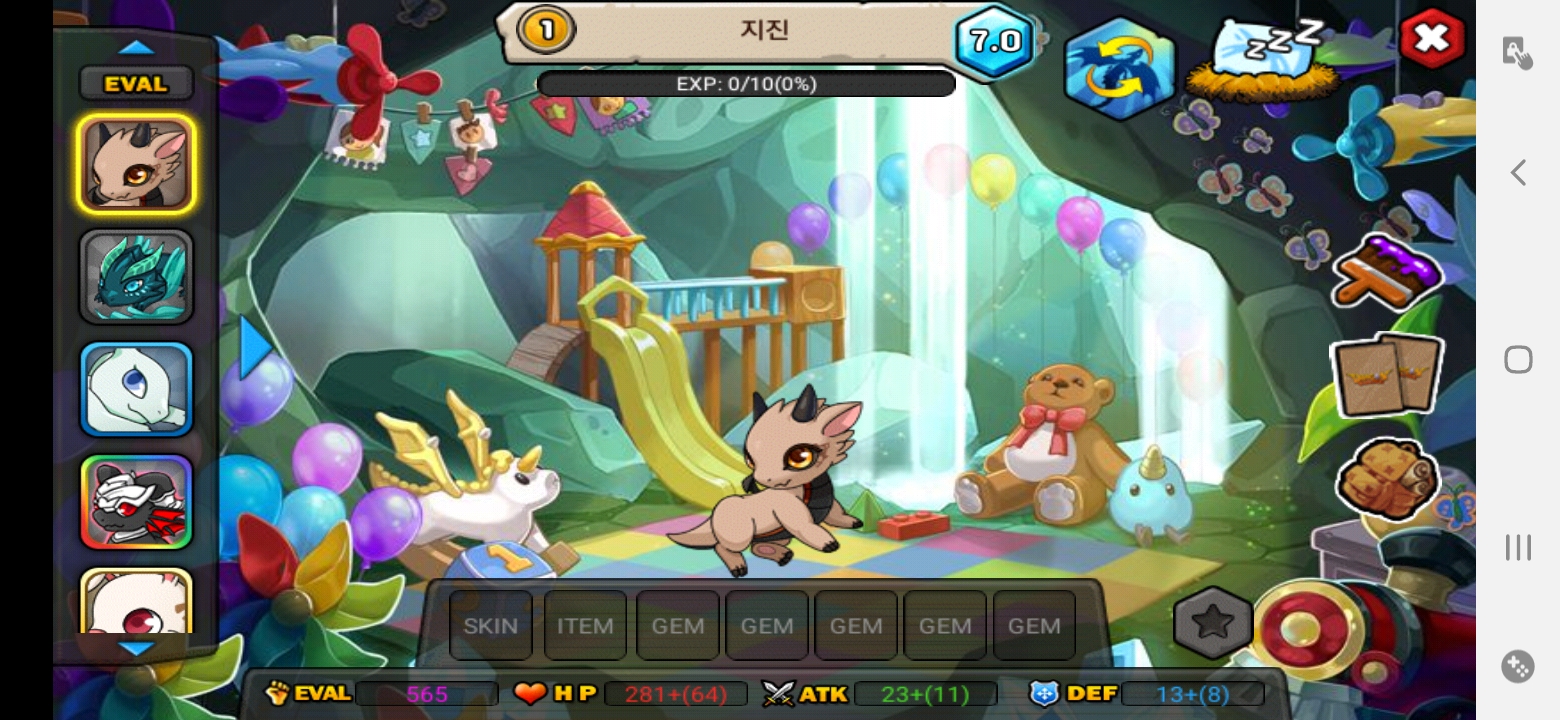This screenshot has width=1560, height=720.
Task: Tap the cookie food icon
Action: click(x=1386, y=480)
